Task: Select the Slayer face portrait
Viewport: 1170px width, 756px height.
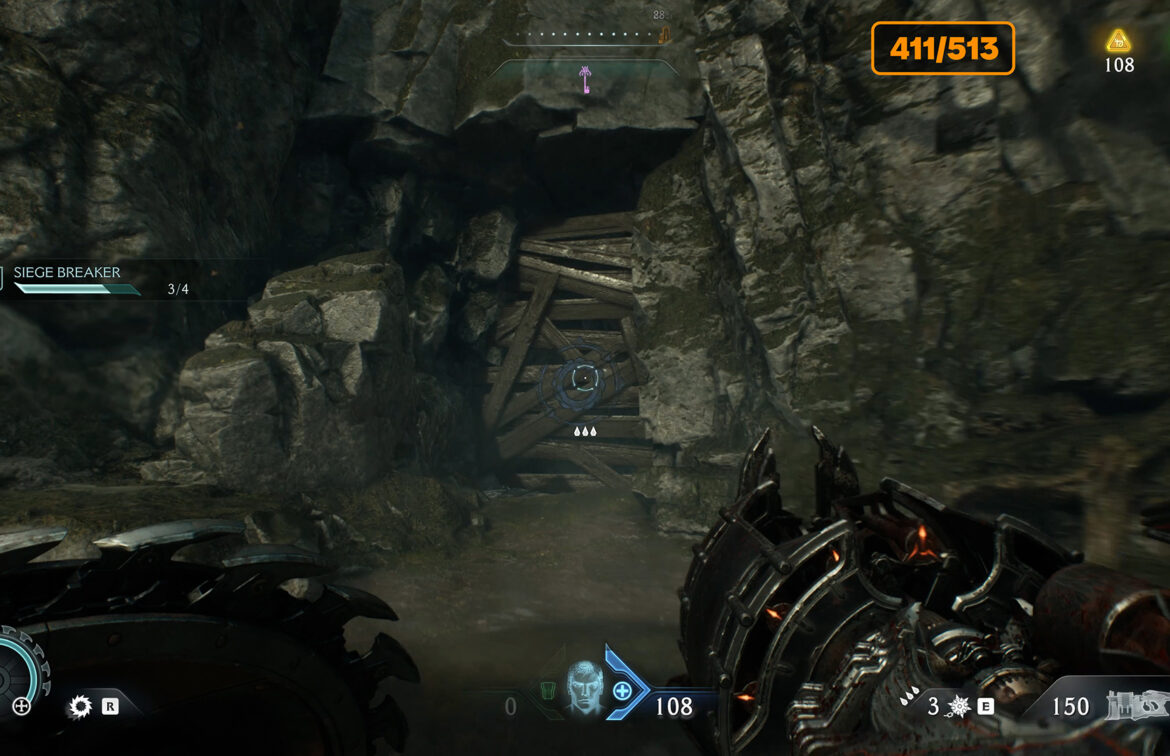Action: coord(583,687)
